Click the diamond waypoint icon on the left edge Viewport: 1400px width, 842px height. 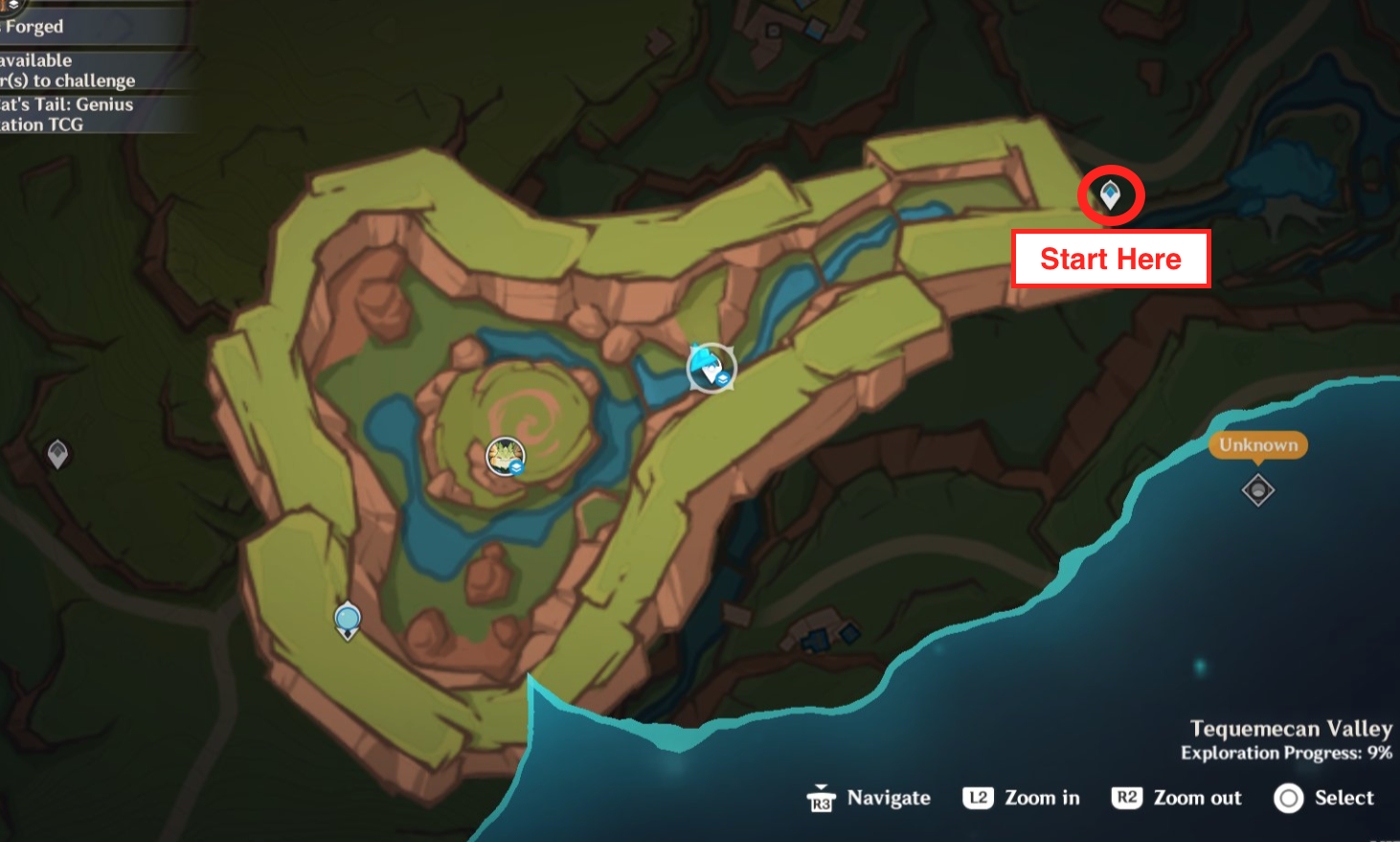click(57, 454)
